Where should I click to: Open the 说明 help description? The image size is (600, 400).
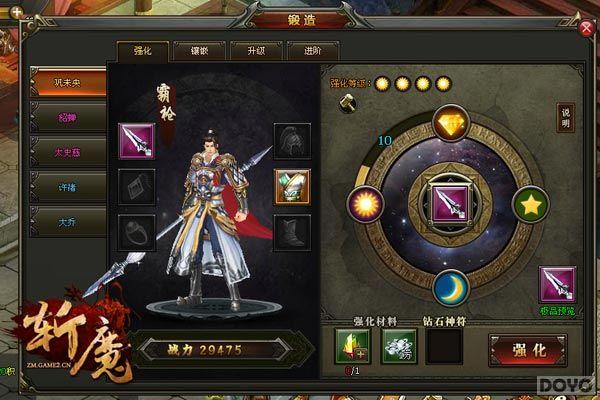pyautogui.click(x=566, y=117)
